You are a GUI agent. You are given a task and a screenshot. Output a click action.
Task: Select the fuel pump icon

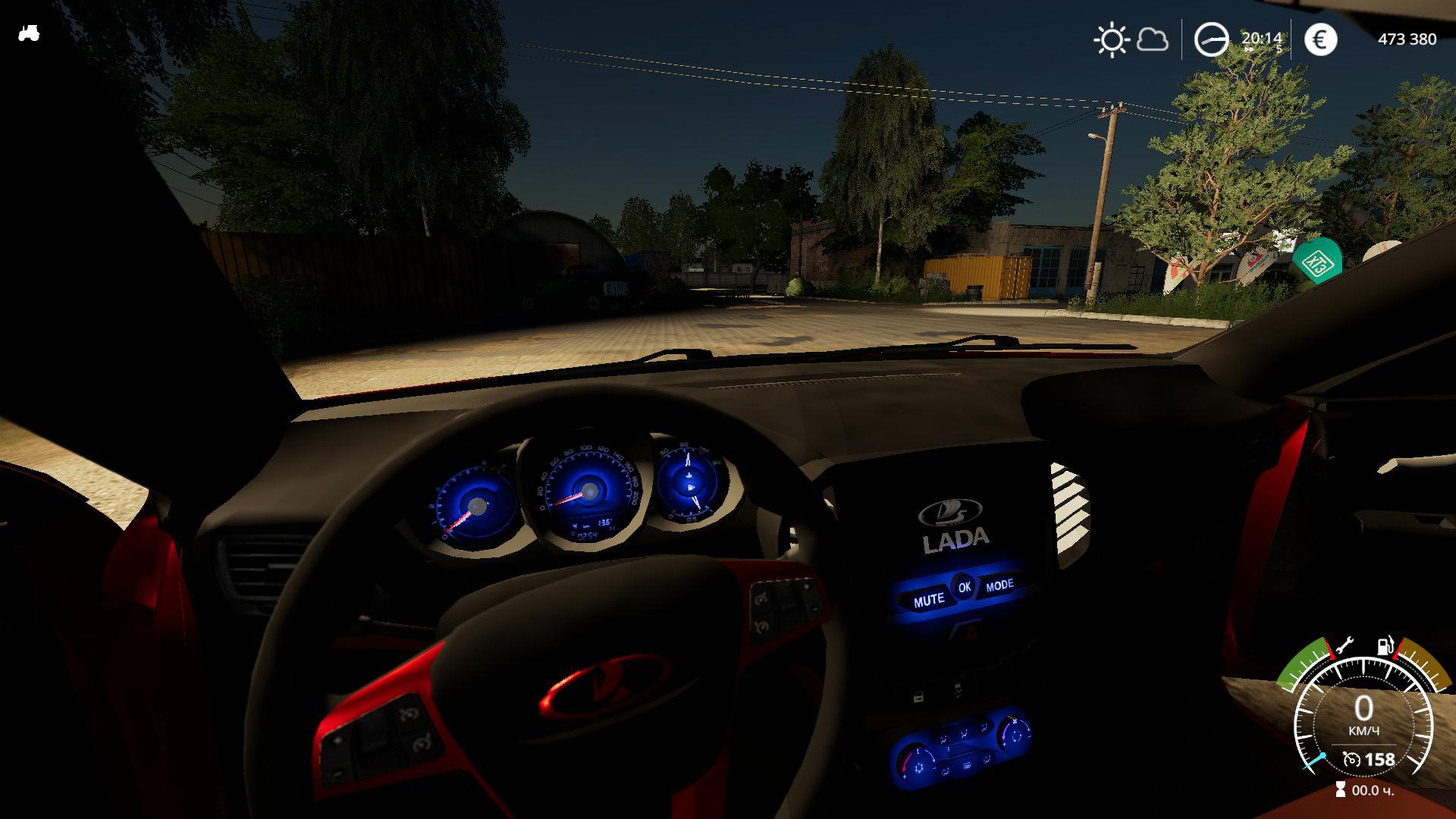point(1385,646)
